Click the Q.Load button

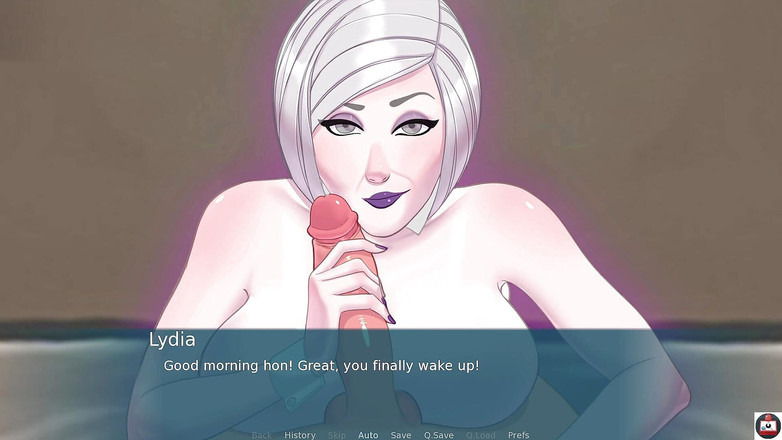click(481, 435)
